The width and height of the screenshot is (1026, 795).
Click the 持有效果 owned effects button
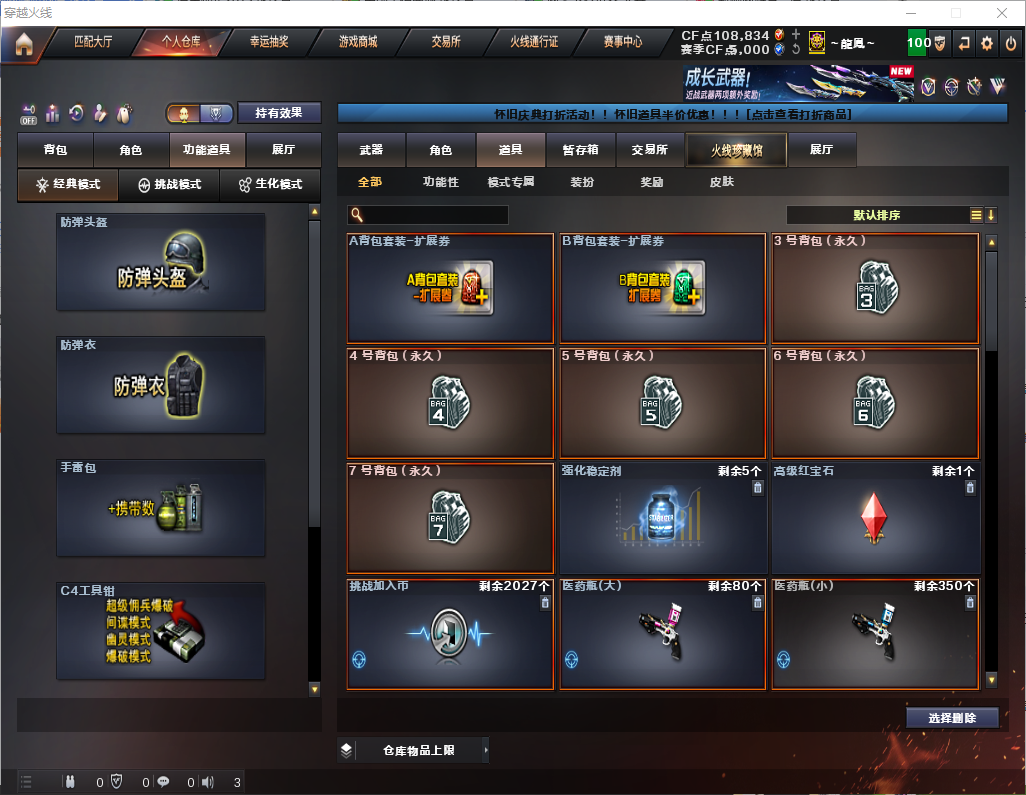(x=279, y=113)
